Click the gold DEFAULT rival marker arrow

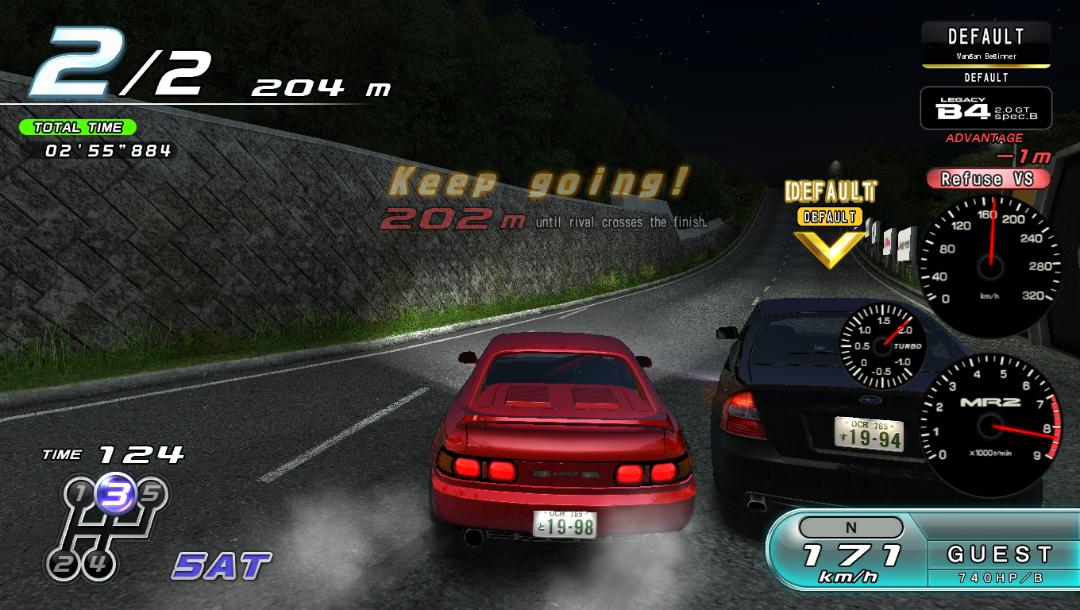point(829,246)
